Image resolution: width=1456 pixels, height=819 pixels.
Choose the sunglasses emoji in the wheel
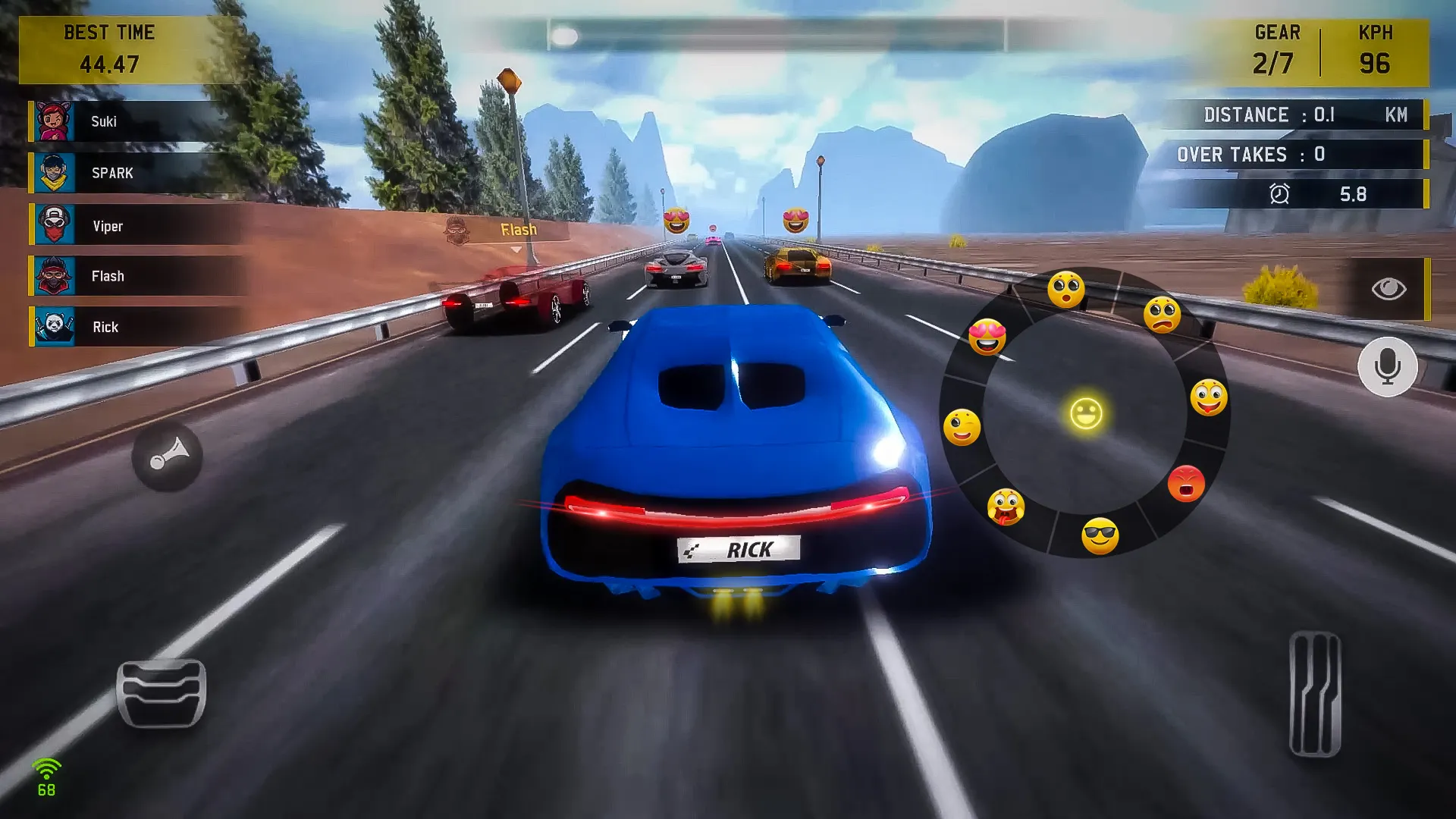click(1100, 536)
